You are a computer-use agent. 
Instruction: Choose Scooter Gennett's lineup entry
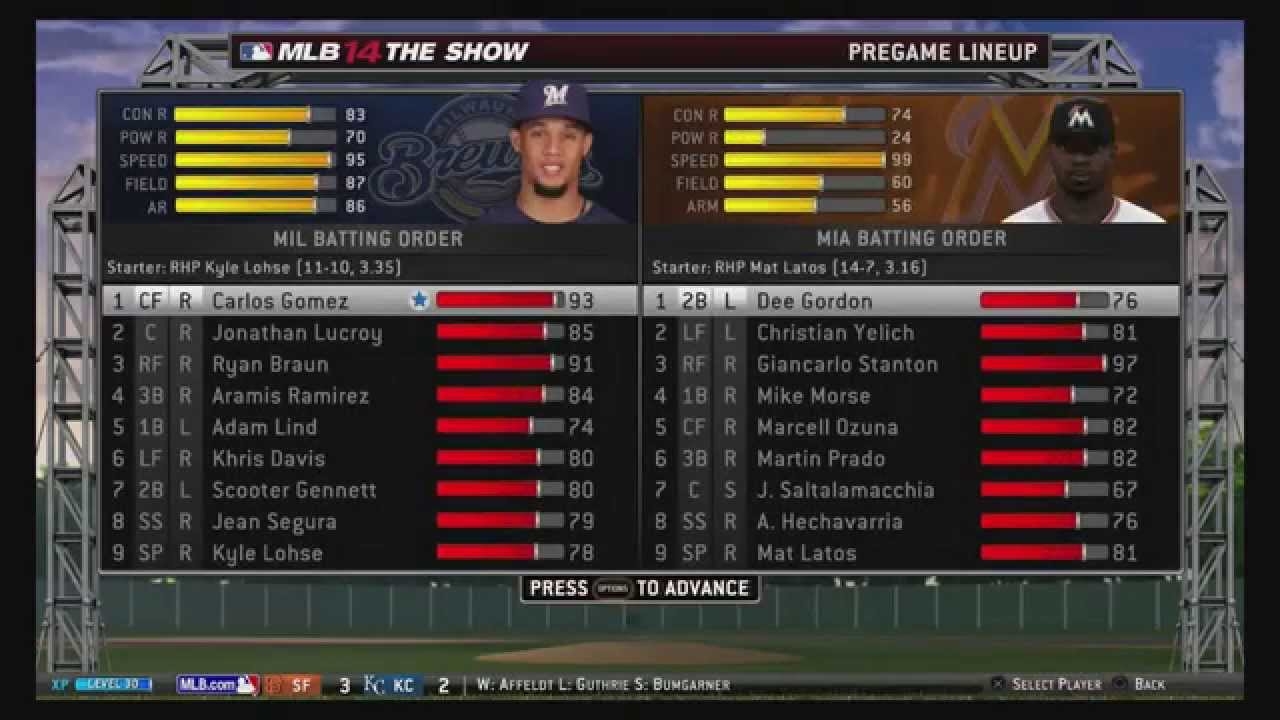click(x=294, y=490)
